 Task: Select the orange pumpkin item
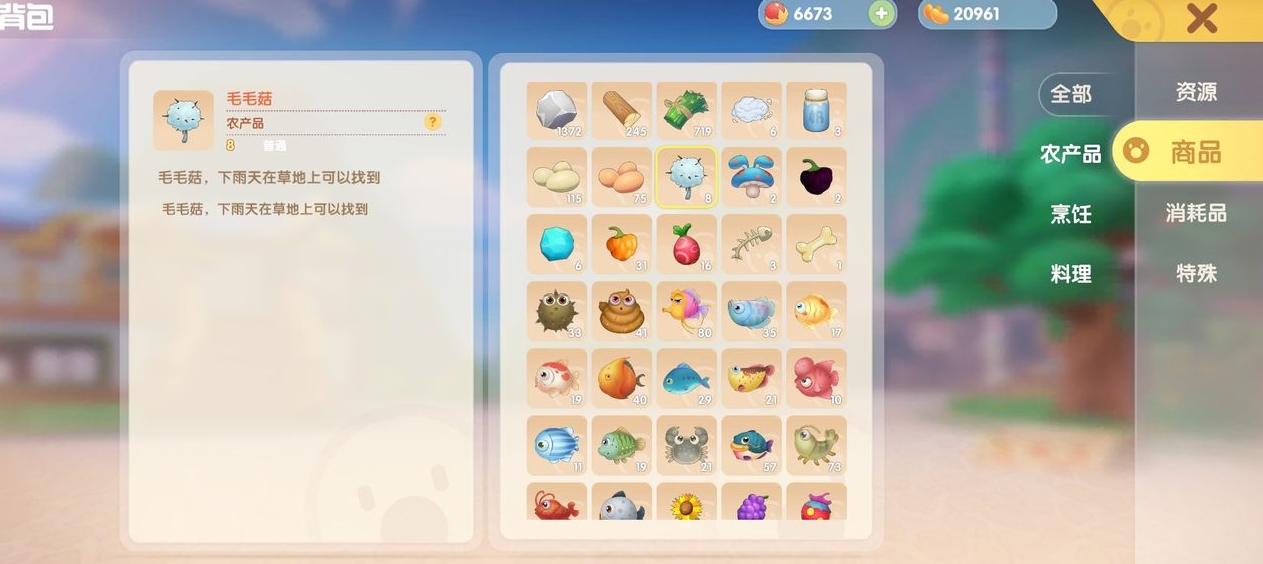pos(621,243)
